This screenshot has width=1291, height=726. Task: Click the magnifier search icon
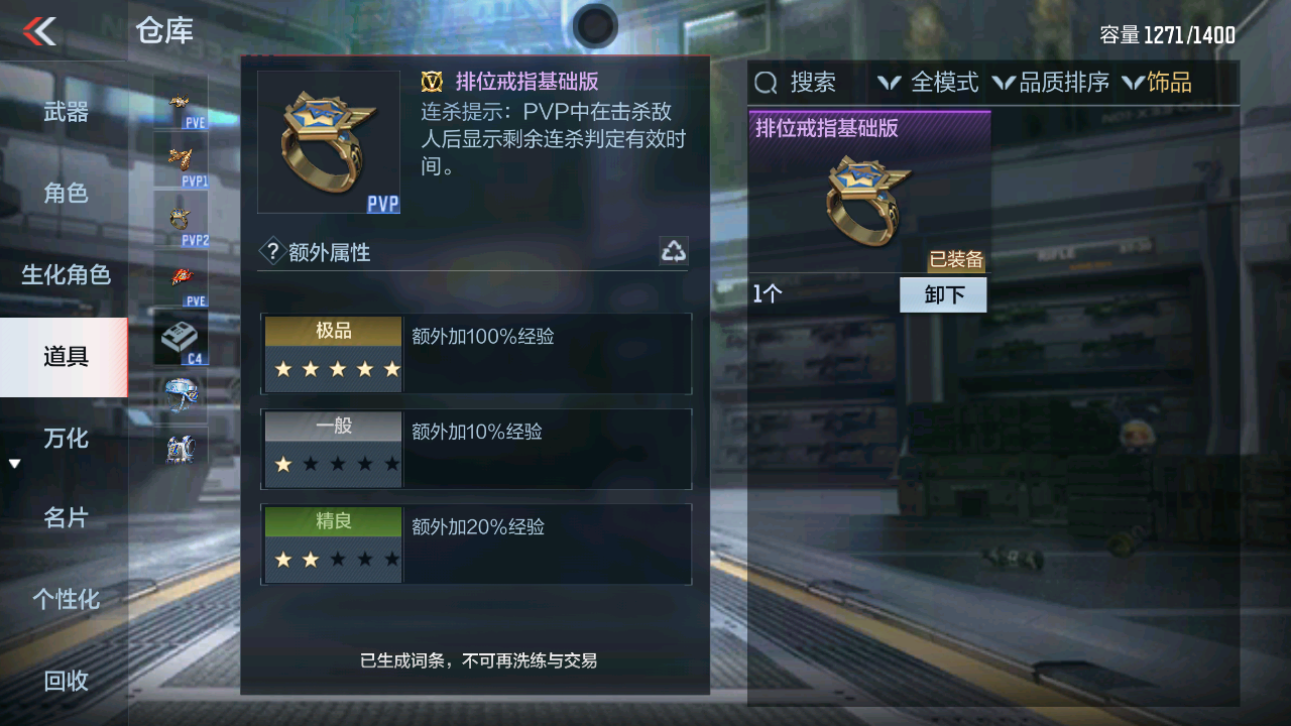click(x=765, y=82)
